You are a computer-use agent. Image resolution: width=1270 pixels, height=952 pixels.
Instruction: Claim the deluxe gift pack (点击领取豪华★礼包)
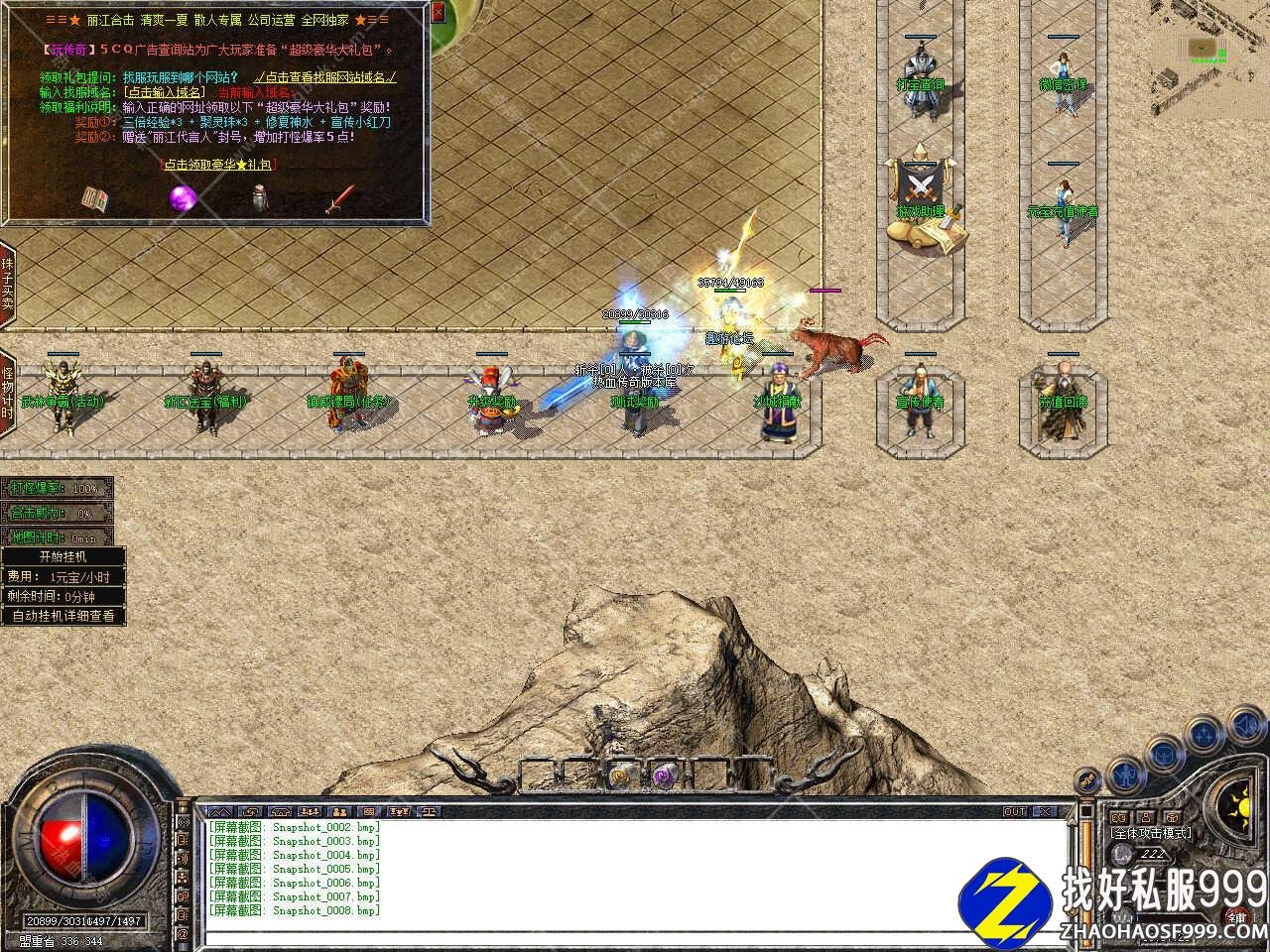coord(218,165)
